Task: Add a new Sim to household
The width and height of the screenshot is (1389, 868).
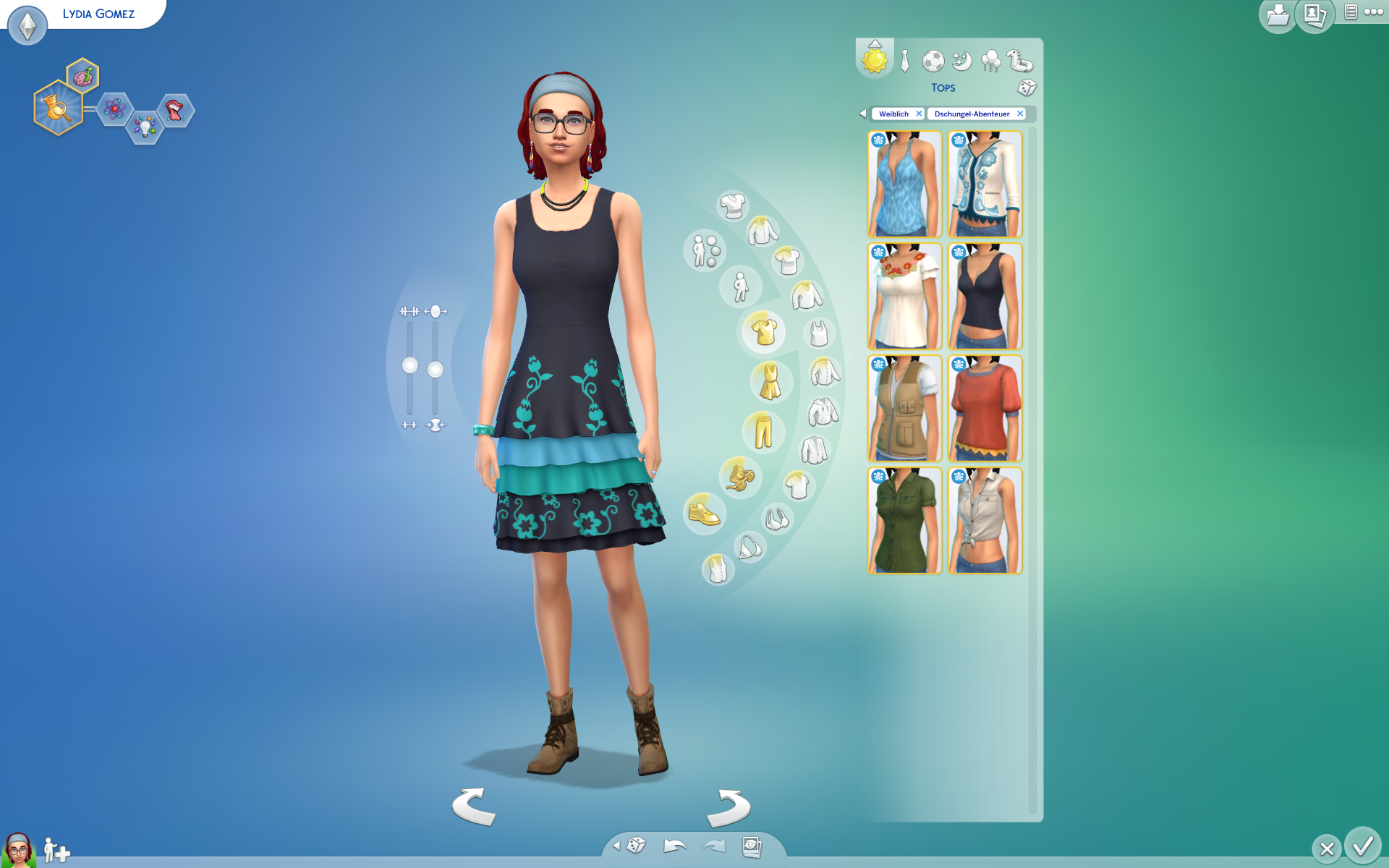Action: (56, 851)
